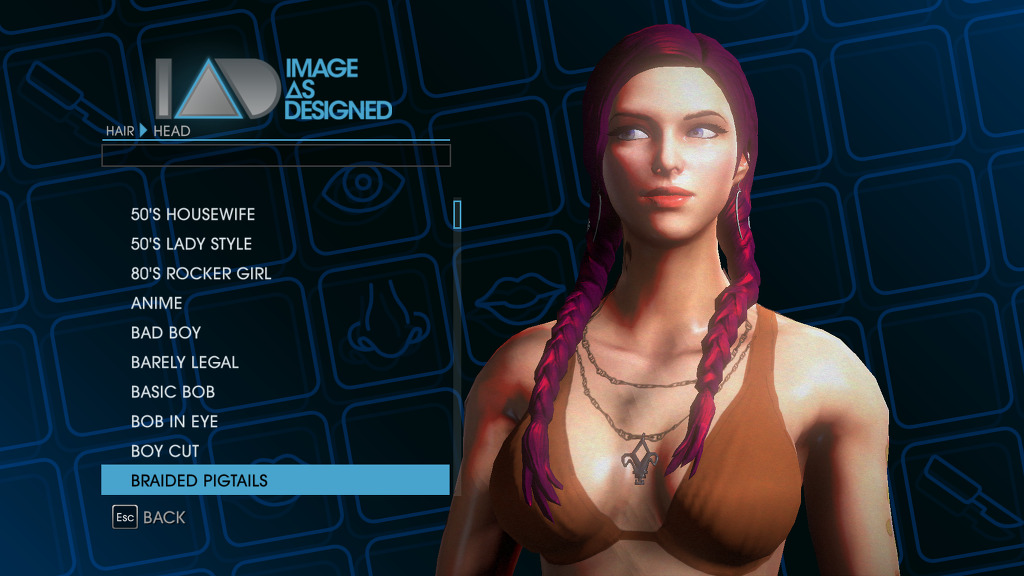1024x576 pixels.
Task: Go back using the Back button
Action: [x=150, y=517]
